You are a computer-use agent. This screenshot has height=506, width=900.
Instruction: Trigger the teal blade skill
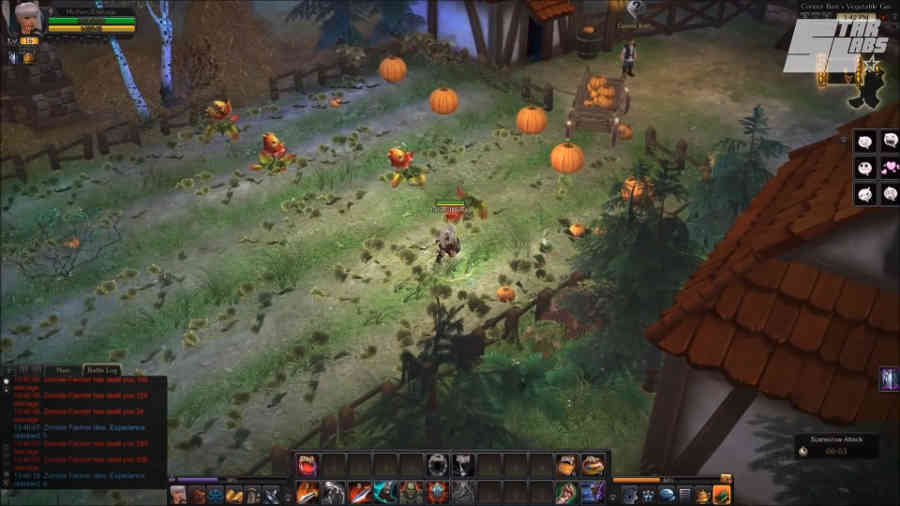[x=385, y=492]
